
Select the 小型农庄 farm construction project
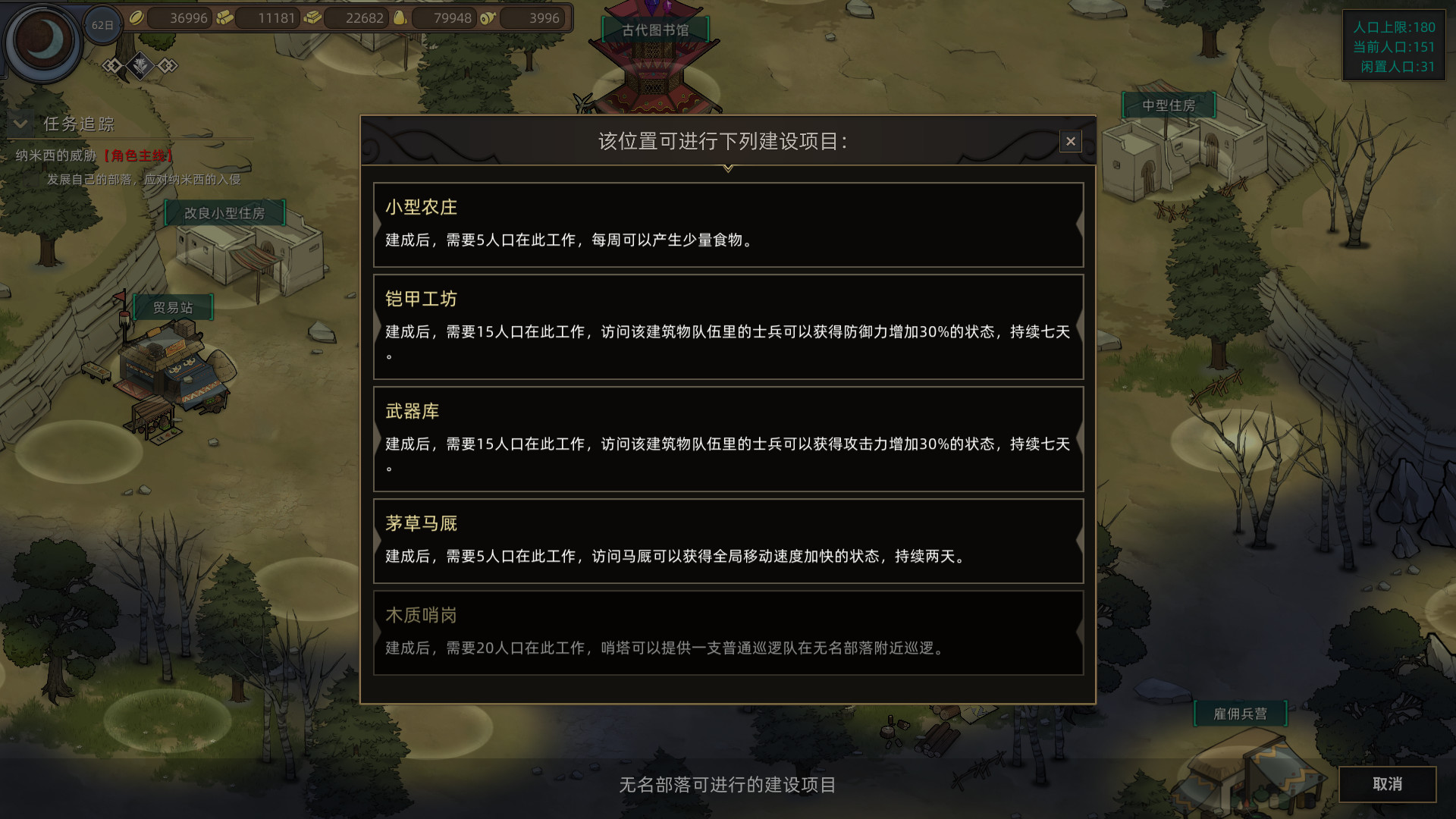pos(727,224)
